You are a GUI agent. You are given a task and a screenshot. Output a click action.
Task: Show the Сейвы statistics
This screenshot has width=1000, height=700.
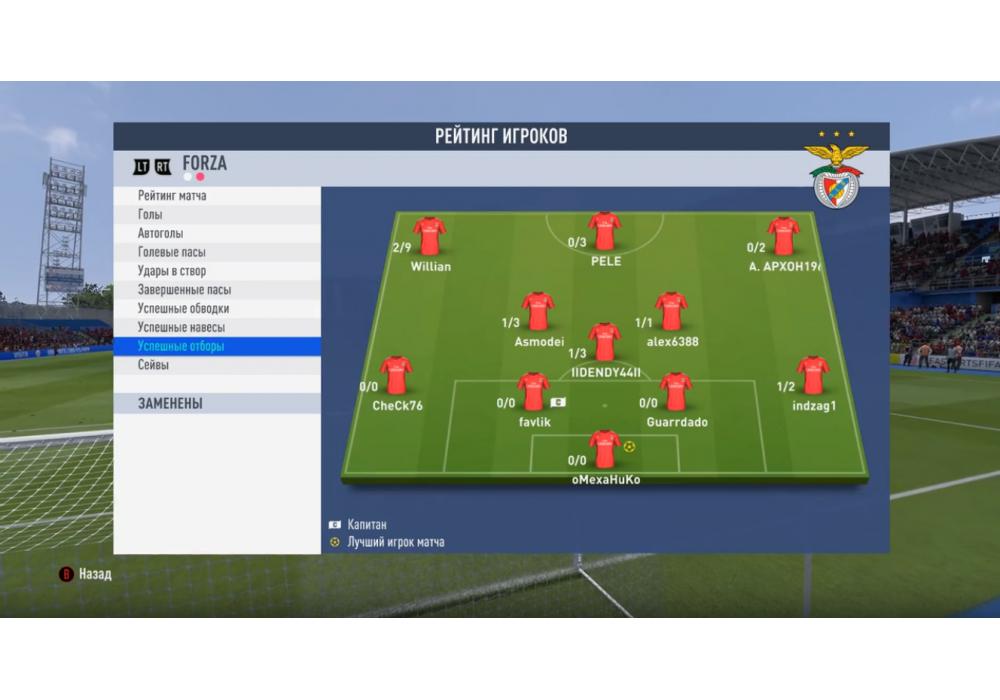coord(217,366)
